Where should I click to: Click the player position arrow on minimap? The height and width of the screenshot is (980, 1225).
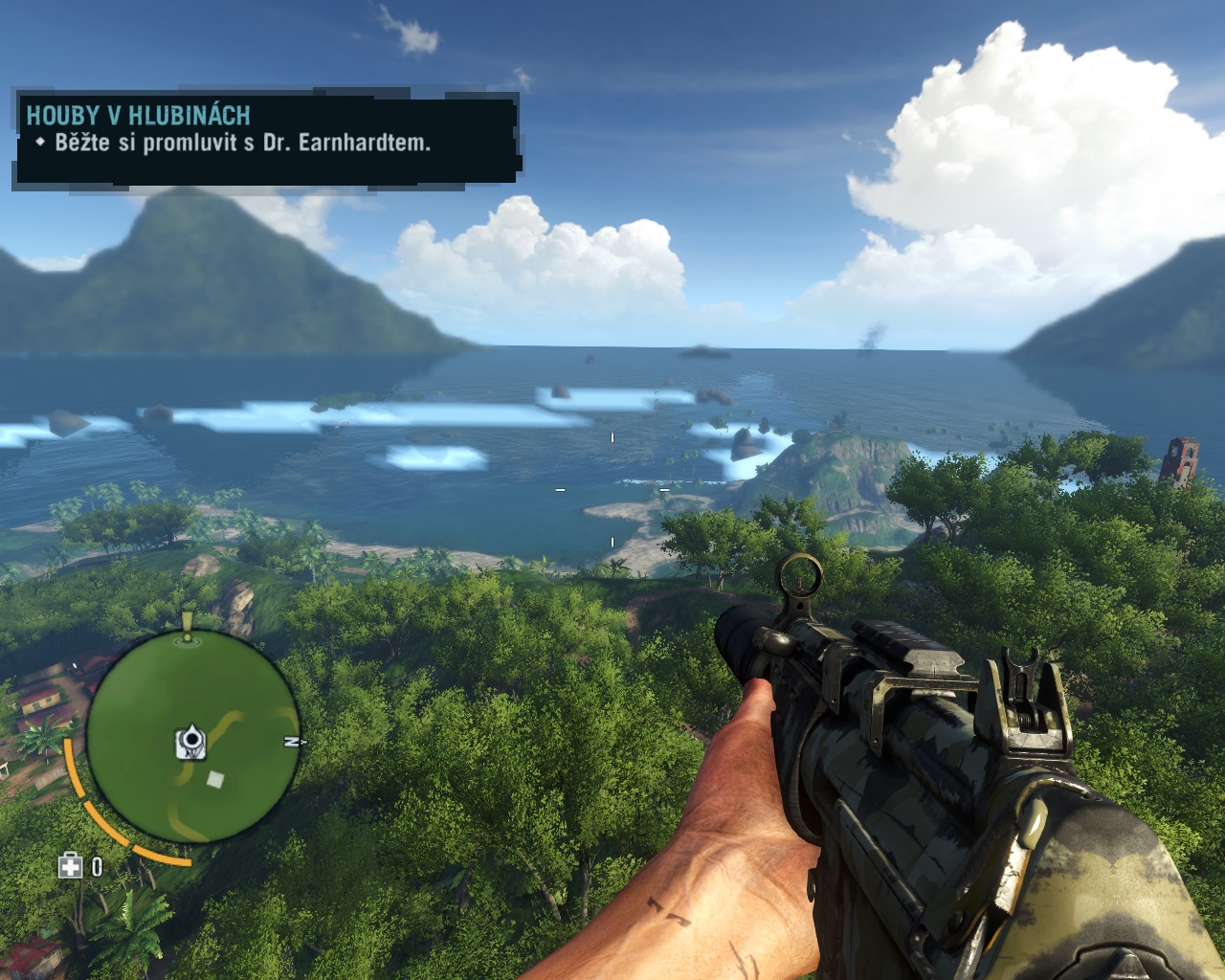pyautogui.click(x=192, y=740)
